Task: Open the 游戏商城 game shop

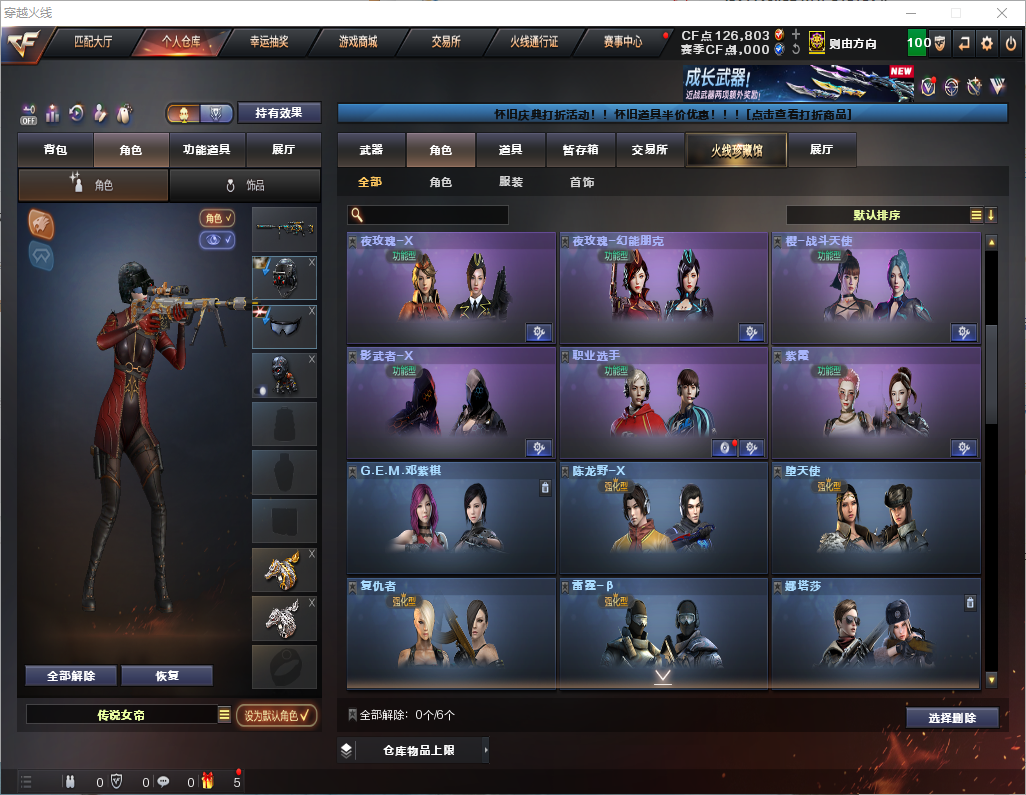Action: (357, 42)
